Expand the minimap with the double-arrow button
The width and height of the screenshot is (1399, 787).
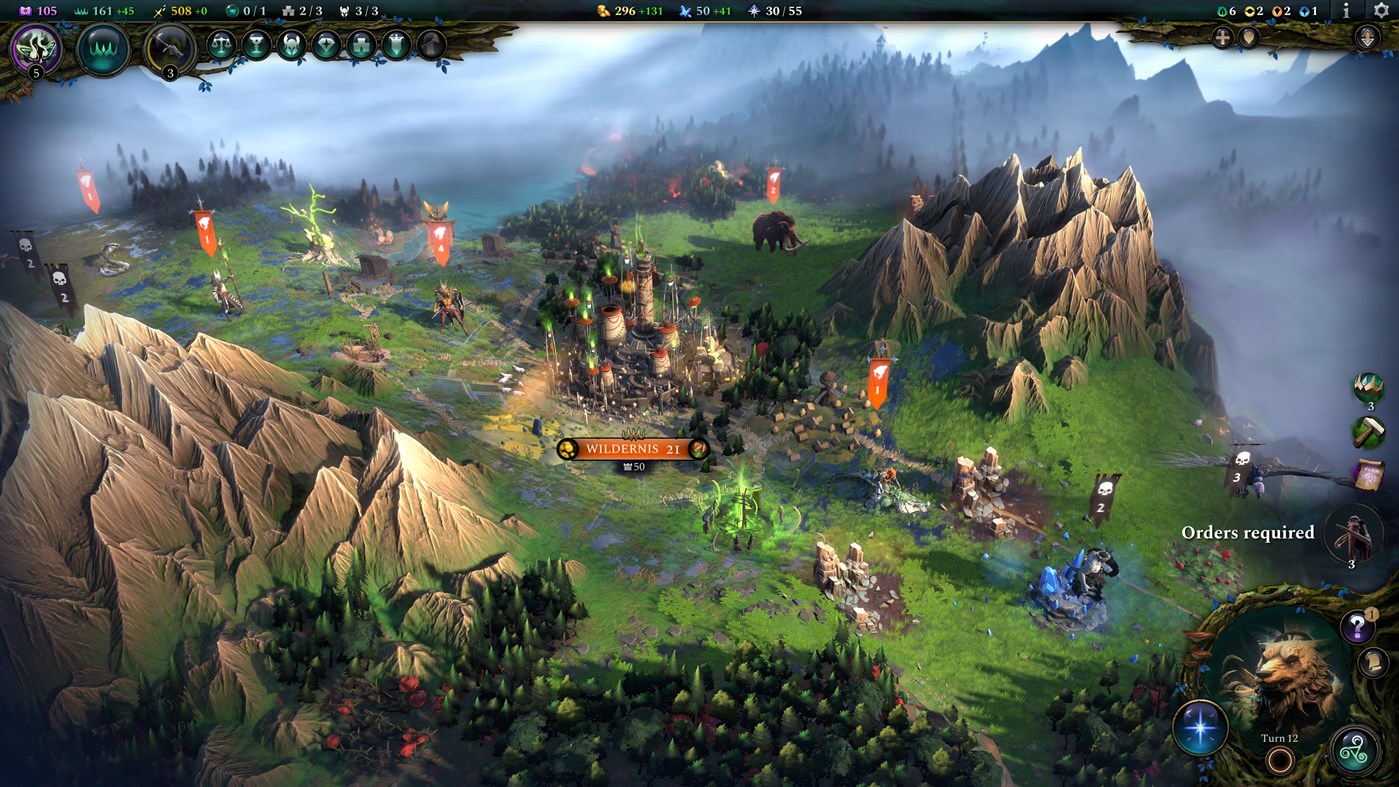(1368, 37)
